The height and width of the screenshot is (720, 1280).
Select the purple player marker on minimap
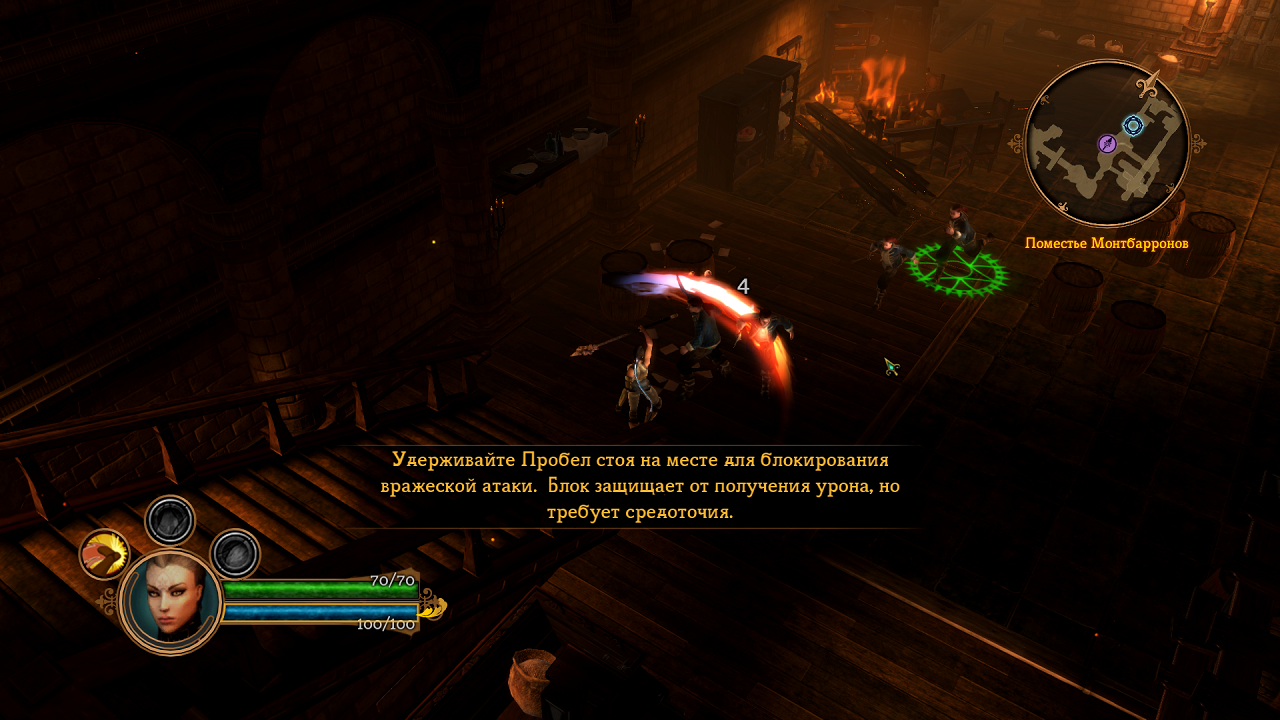1107,144
